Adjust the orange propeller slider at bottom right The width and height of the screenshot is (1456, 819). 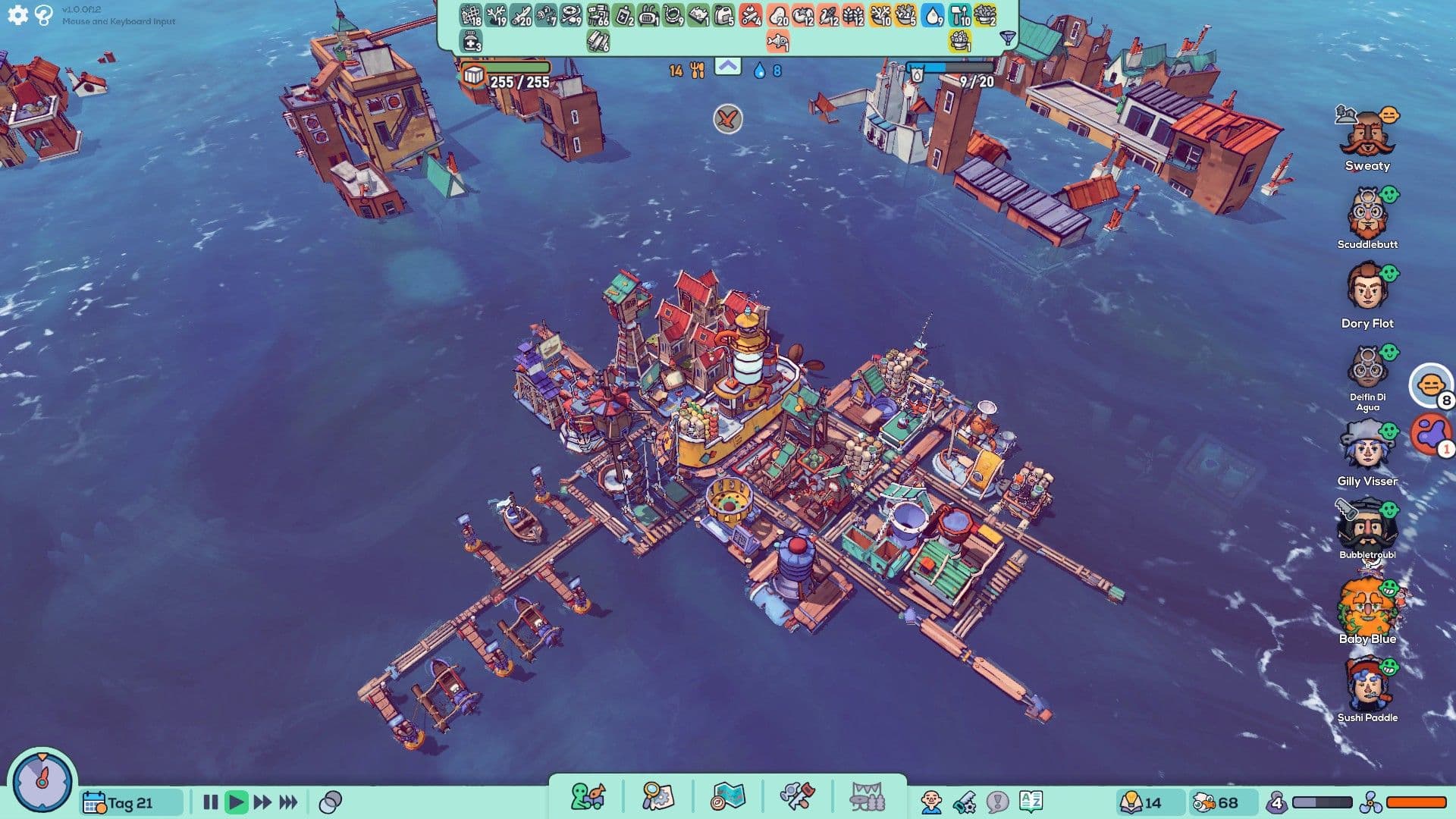coord(1418,801)
